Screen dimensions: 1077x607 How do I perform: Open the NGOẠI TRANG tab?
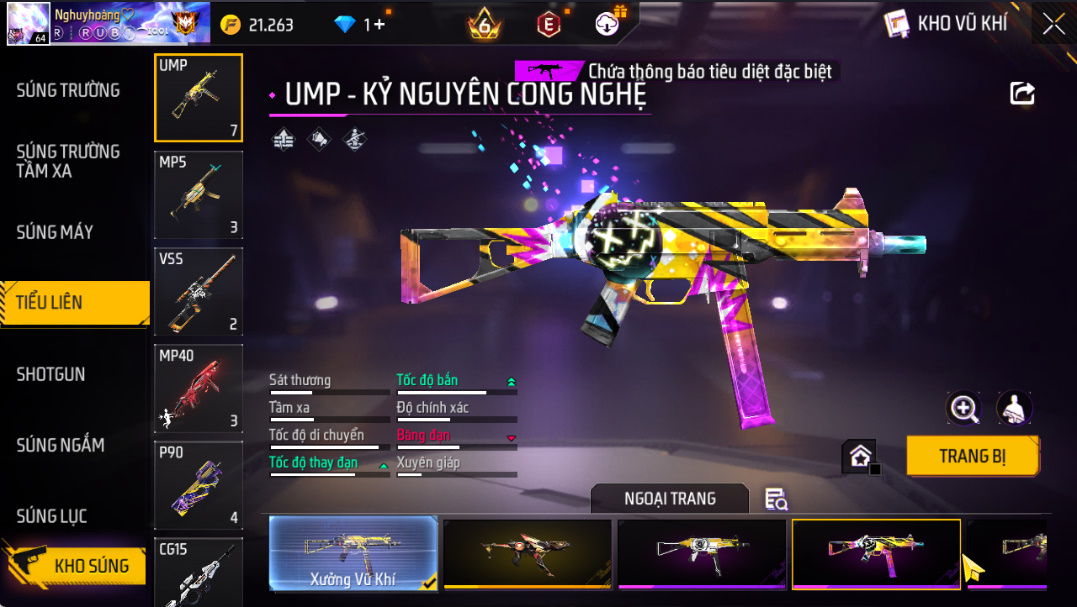point(670,499)
